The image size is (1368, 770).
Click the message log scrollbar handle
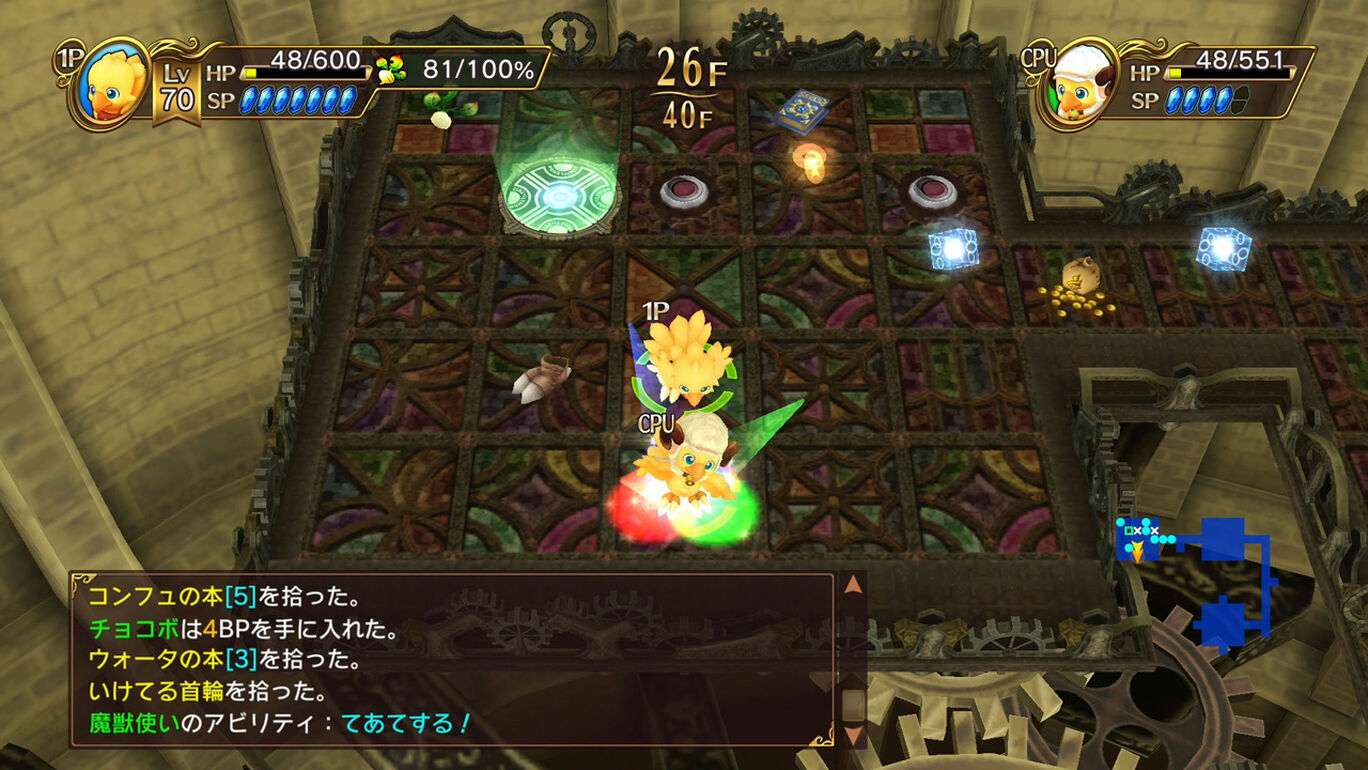852,705
